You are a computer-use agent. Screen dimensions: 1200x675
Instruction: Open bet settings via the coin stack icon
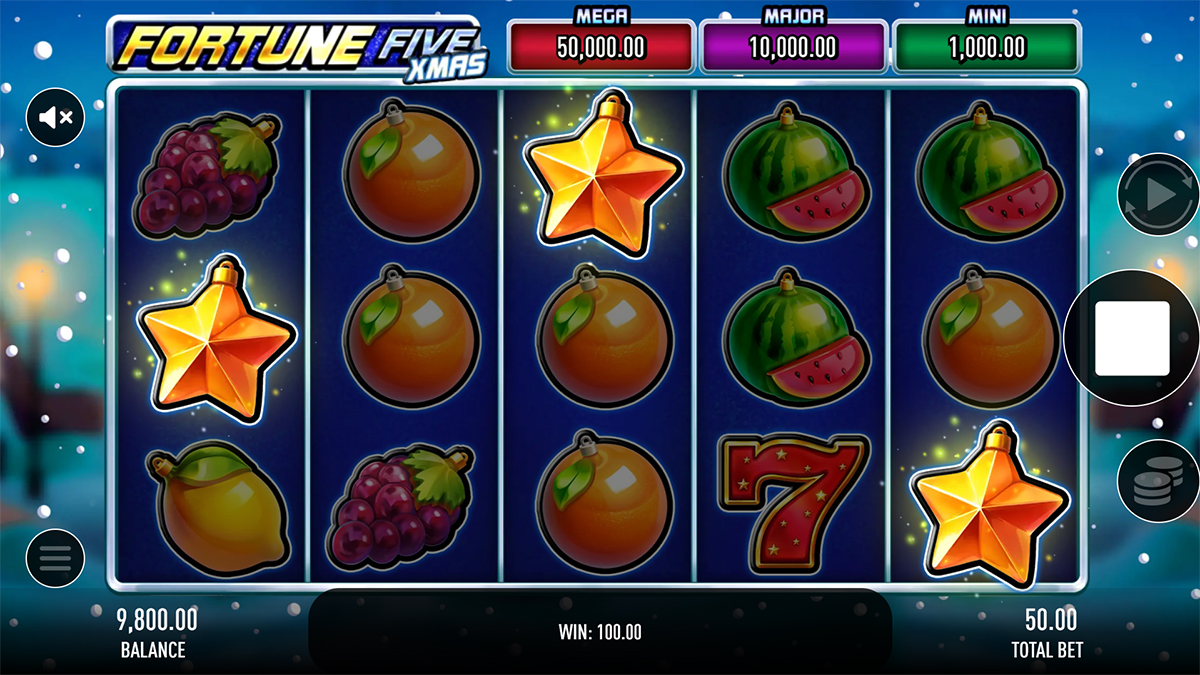1157,483
